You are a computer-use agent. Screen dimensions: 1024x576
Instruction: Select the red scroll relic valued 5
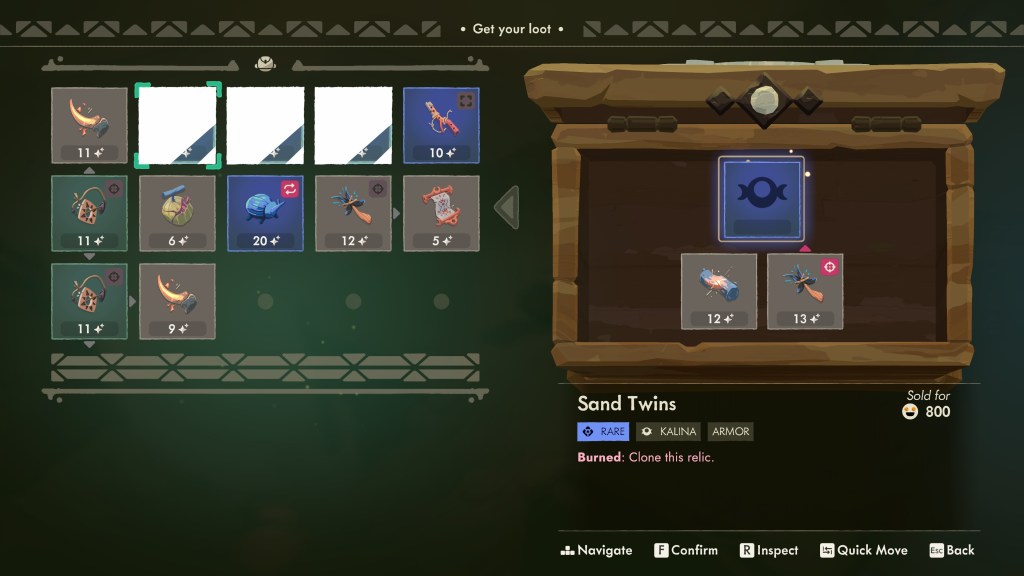click(441, 213)
